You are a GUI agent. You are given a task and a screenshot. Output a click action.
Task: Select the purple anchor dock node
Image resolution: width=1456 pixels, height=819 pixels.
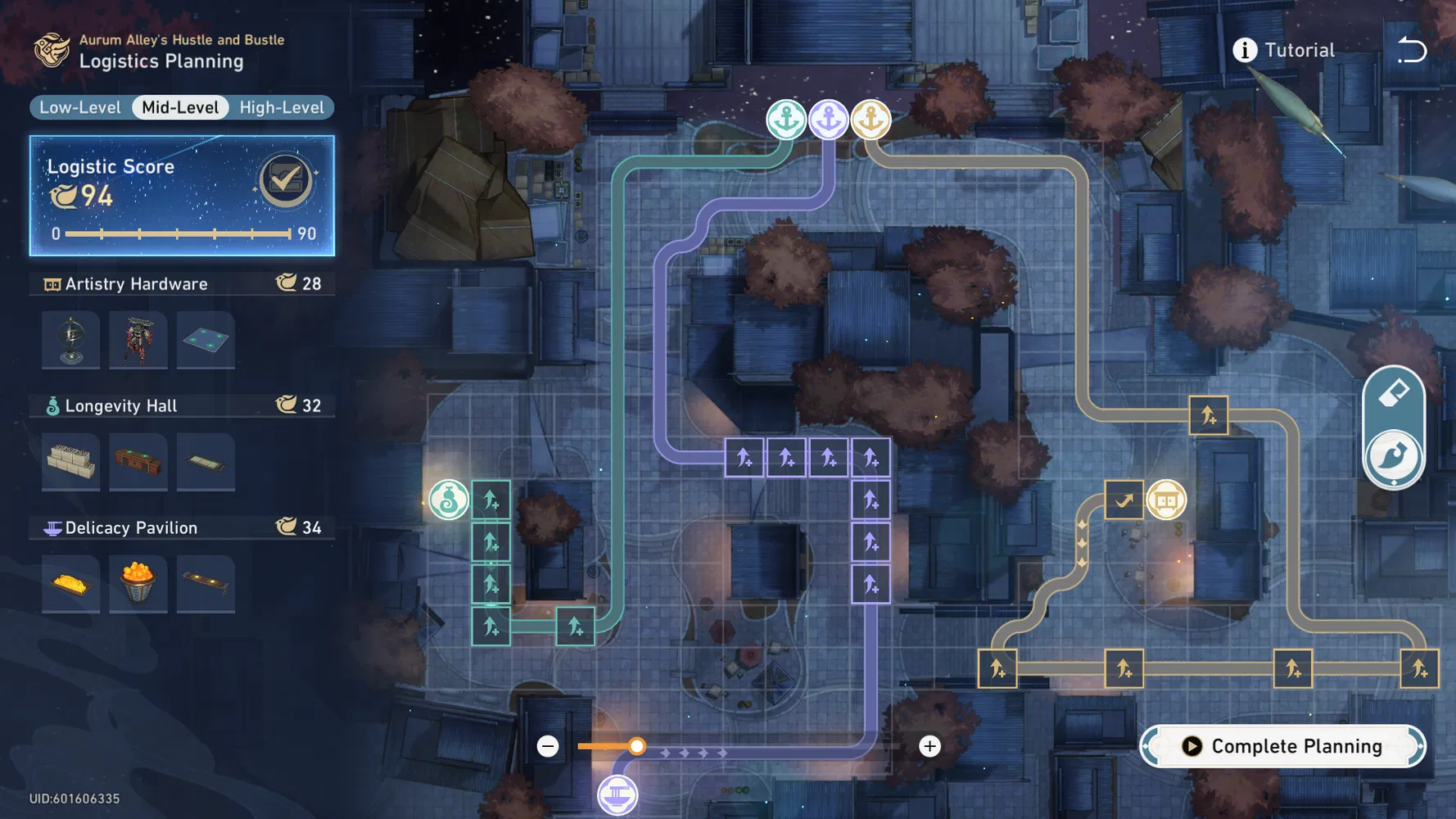click(x=829, y=120)
